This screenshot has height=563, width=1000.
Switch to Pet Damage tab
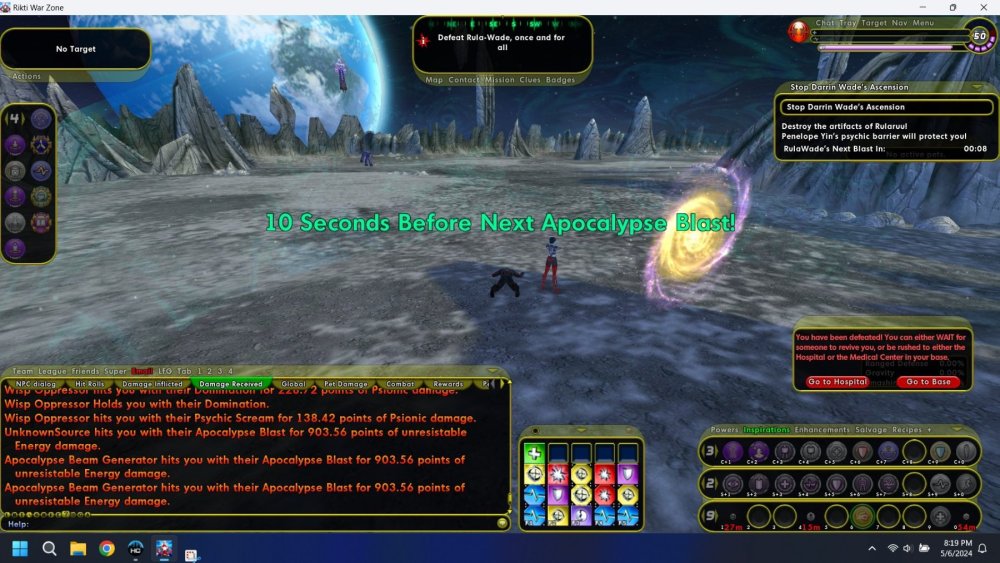pos(346,383)
